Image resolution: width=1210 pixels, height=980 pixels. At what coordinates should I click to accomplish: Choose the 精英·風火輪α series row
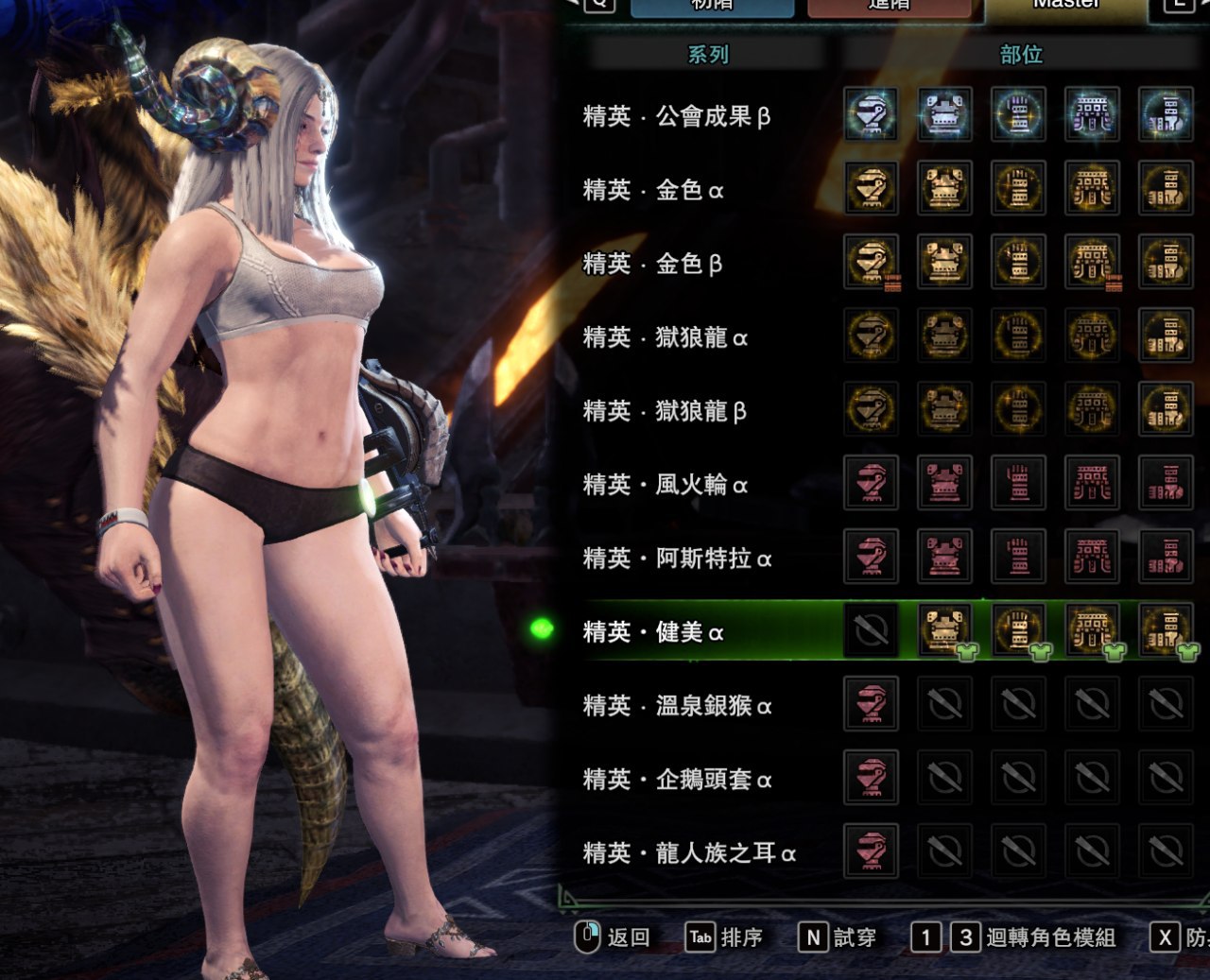point(665,485)
